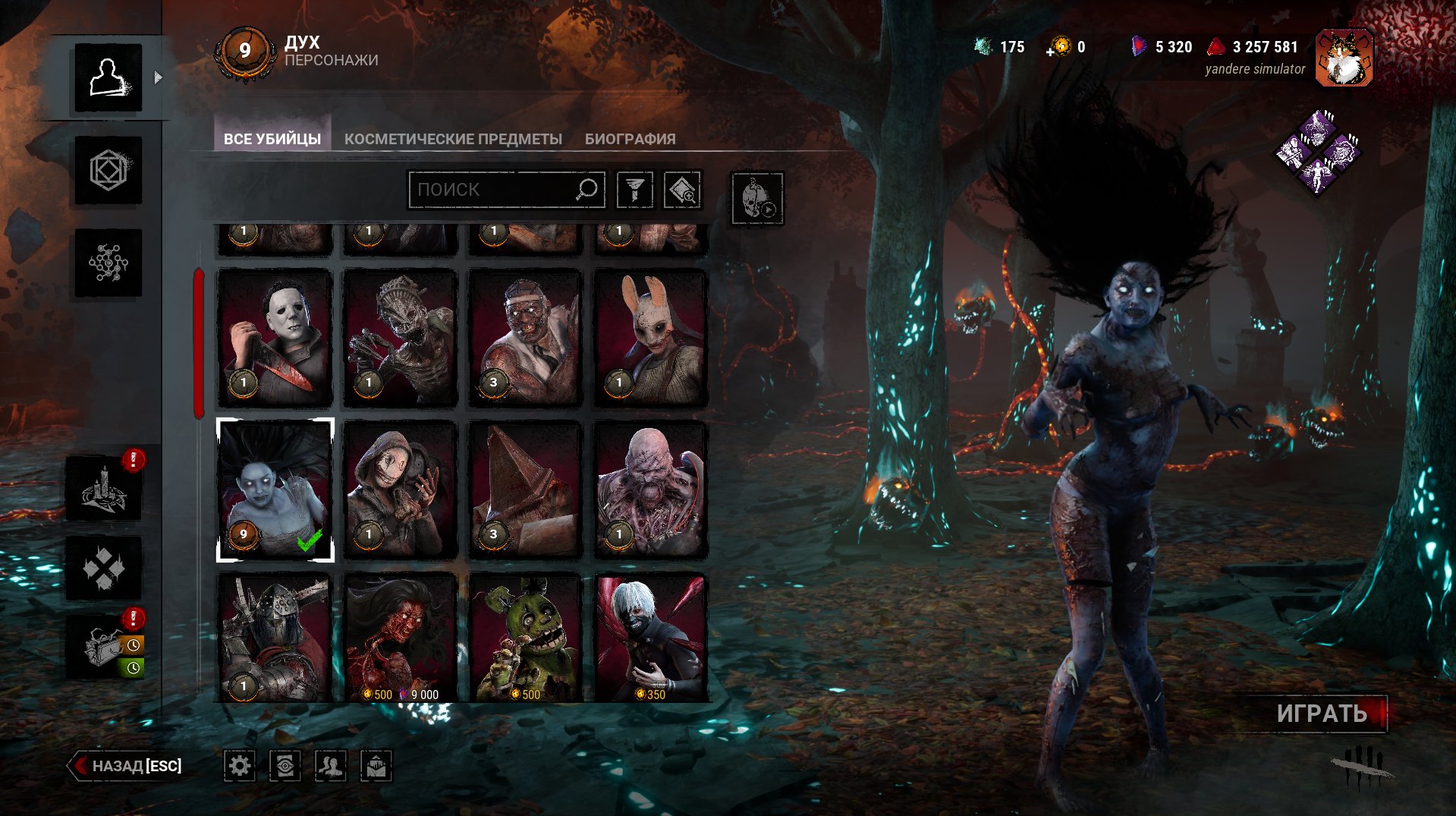Viewport: 1456px width, 816px height.
Task: Select the white-haired Ghoul killer for 350
Action: 650,638
